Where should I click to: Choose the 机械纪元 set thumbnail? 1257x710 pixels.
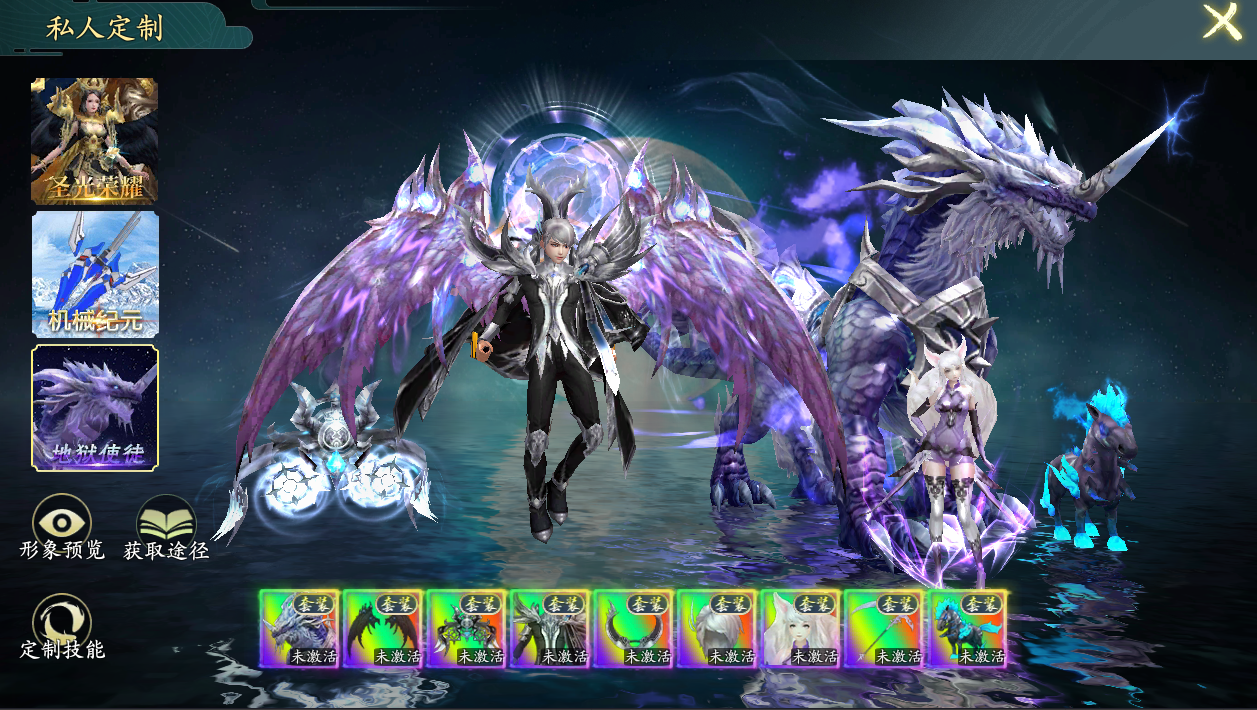click(x=95, y=274)
